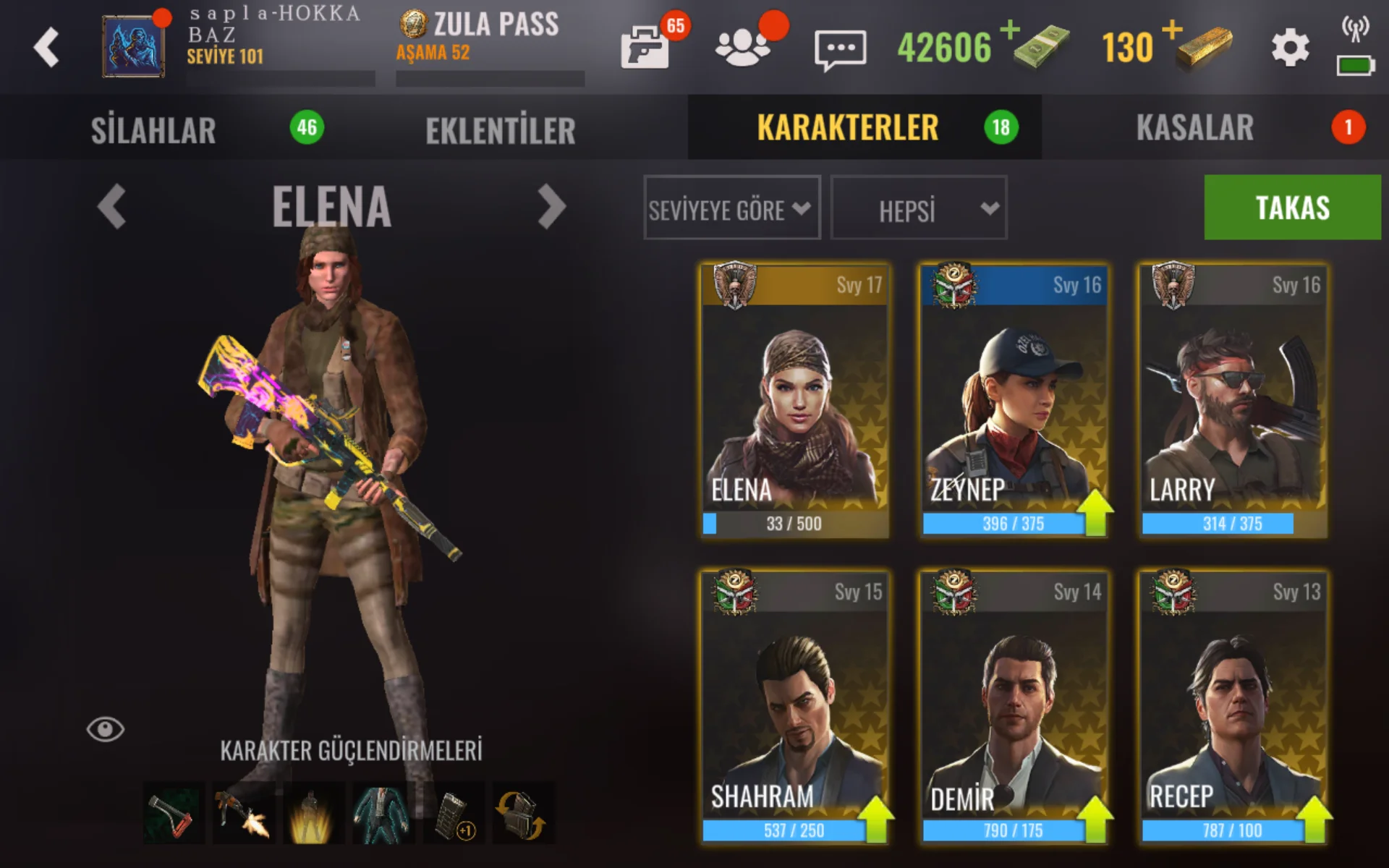
Task: Open the Hepsi filter dropdown
Action: pos(919,208)
